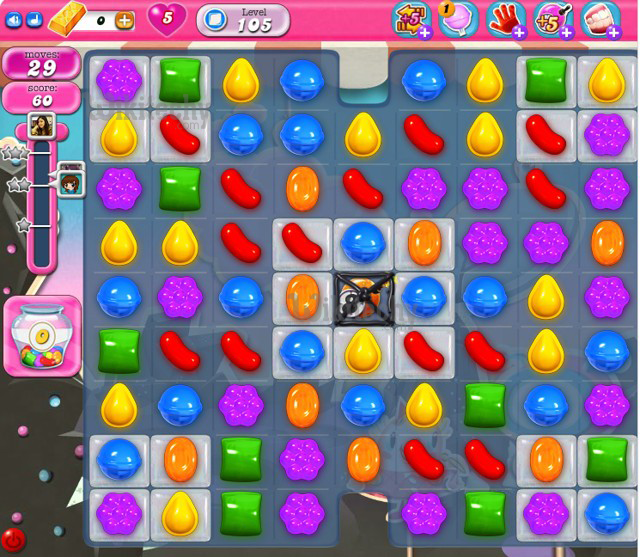
Task: Open the Level 105 indicator
Action: click(242, 19)
